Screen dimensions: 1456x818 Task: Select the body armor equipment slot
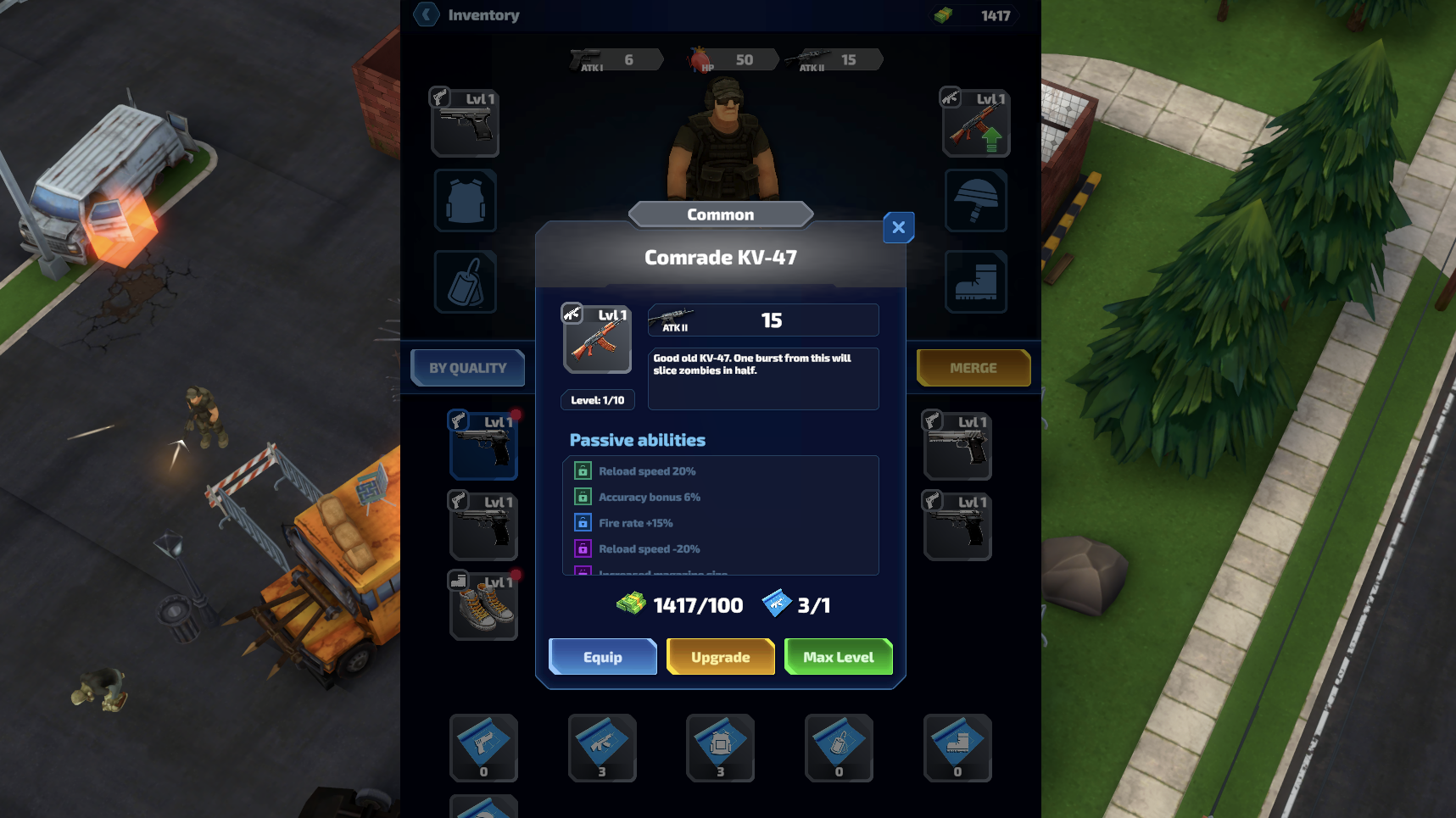point(465,202)
